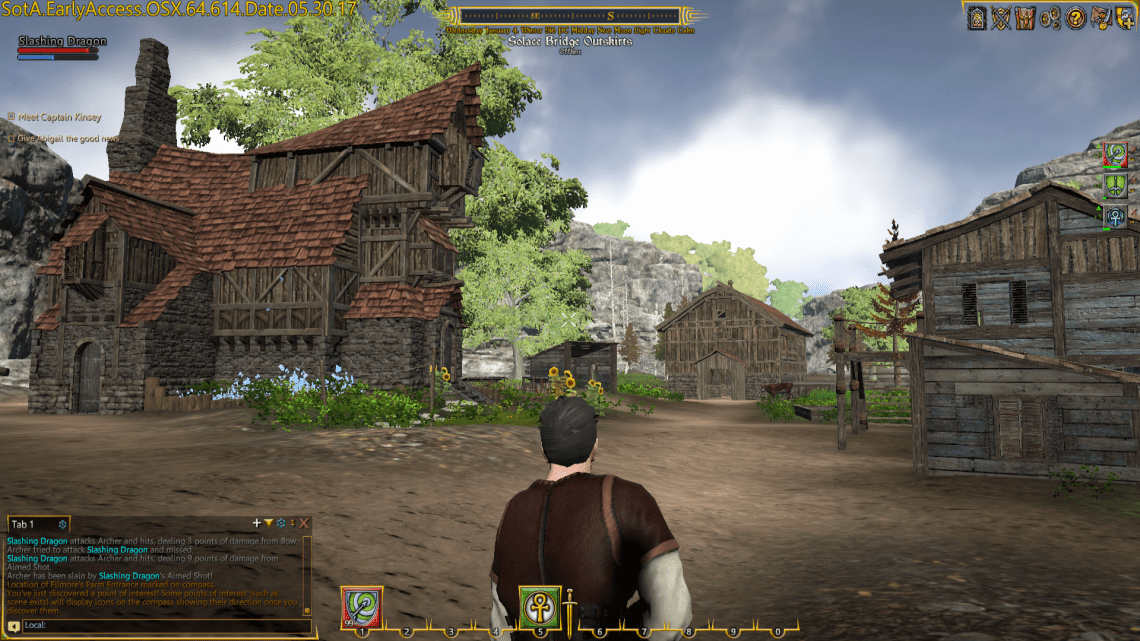This screenshot has width=1140, height=641.
Task: Open the gears options menu
Action: tap(1050, 17)
